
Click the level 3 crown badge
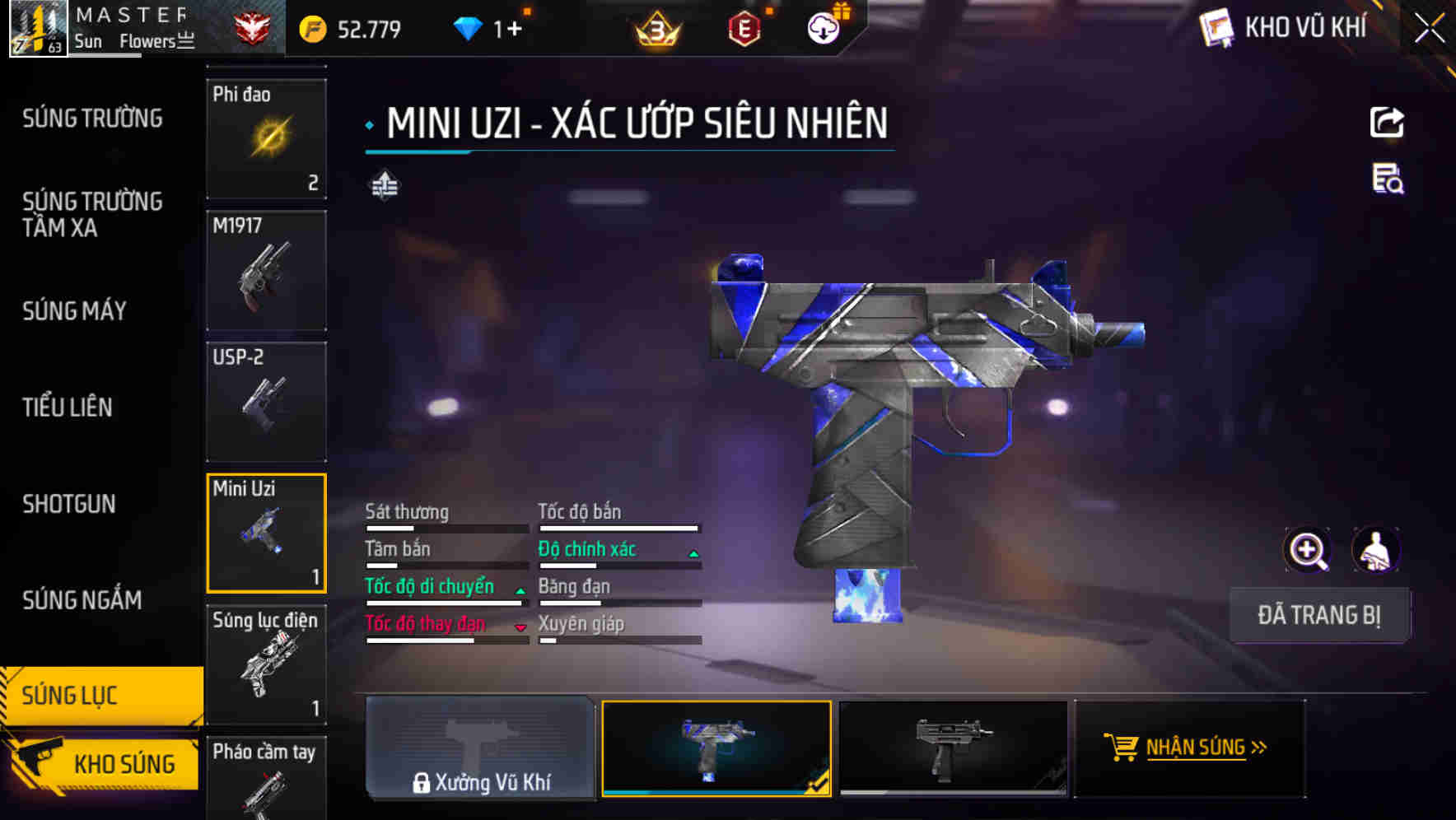point(655,28)
